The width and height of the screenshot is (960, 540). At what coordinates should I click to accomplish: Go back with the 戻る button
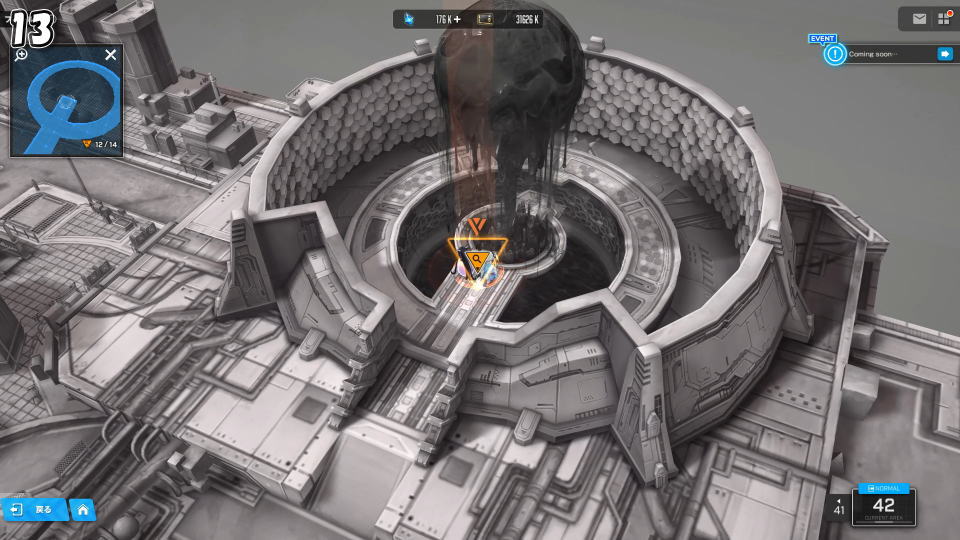[34, 510]
